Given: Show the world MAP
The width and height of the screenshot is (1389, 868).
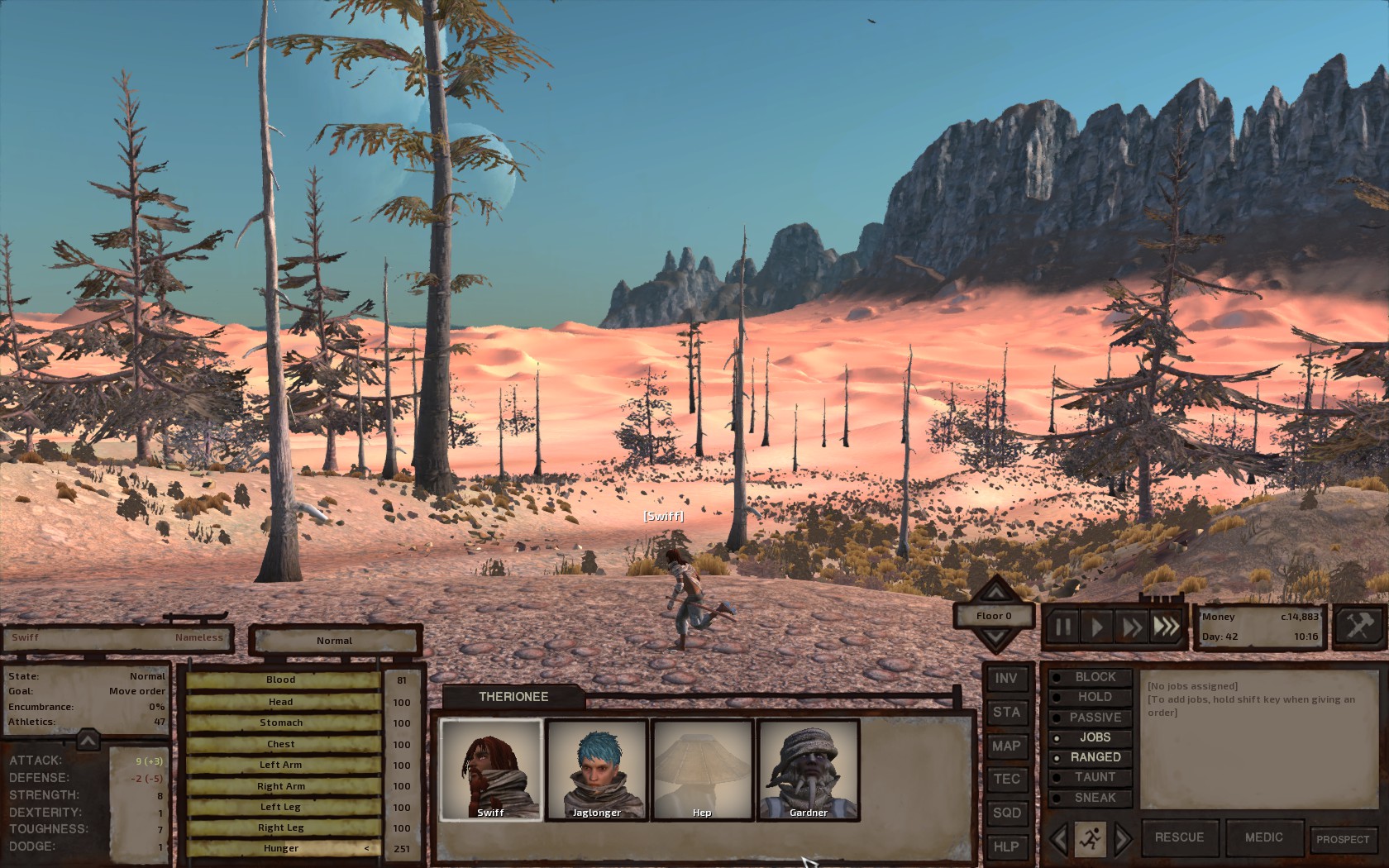Looking at the screenshot, I should (x=1006, y=746).
